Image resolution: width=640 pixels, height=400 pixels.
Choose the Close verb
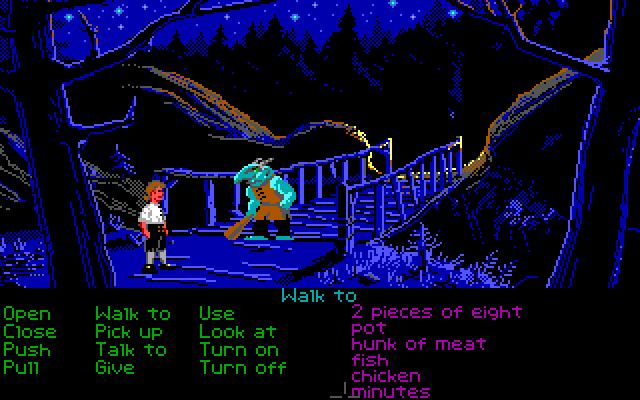(30, 331)
